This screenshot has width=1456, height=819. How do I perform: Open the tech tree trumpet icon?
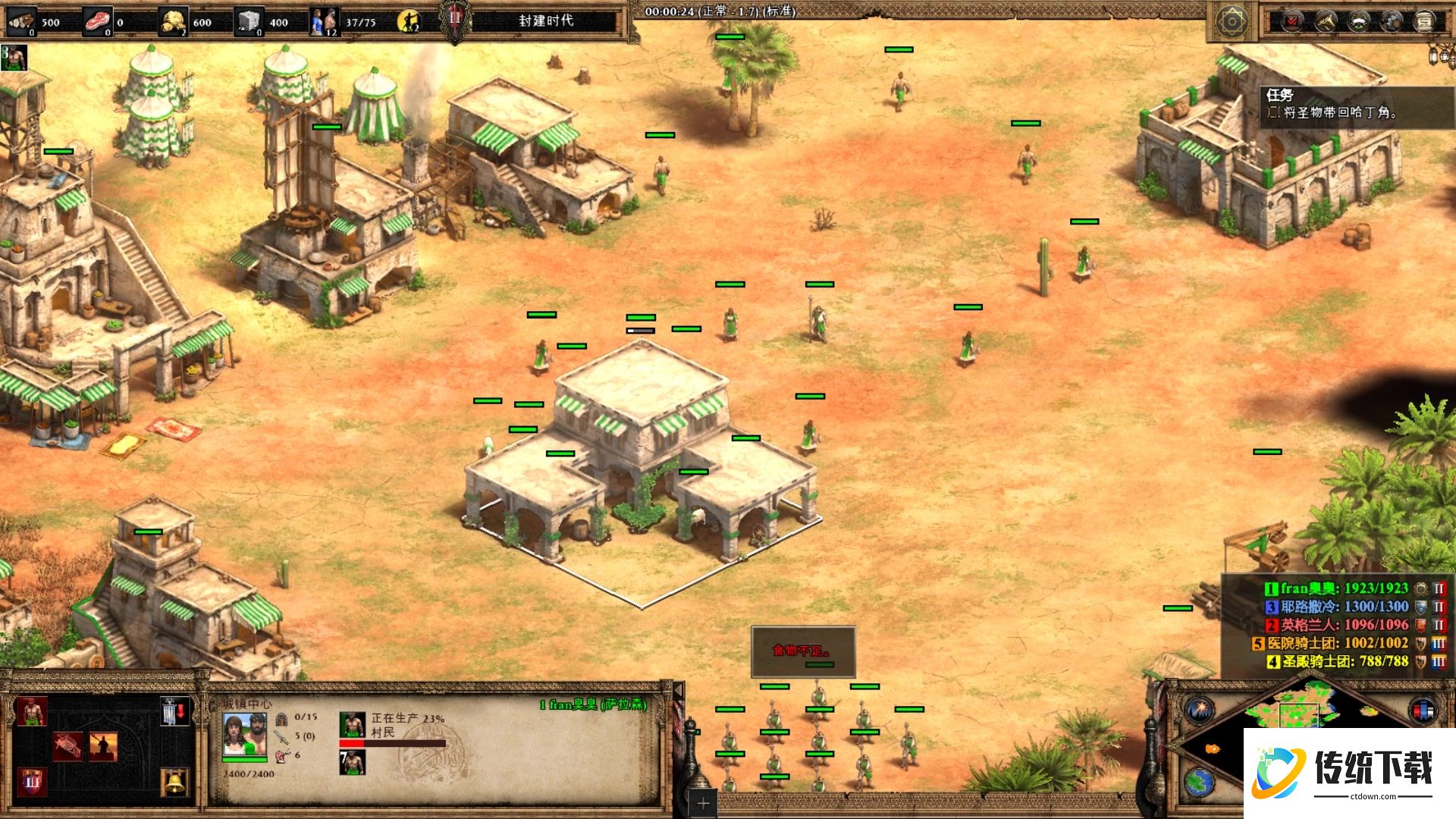point(1324,21)
